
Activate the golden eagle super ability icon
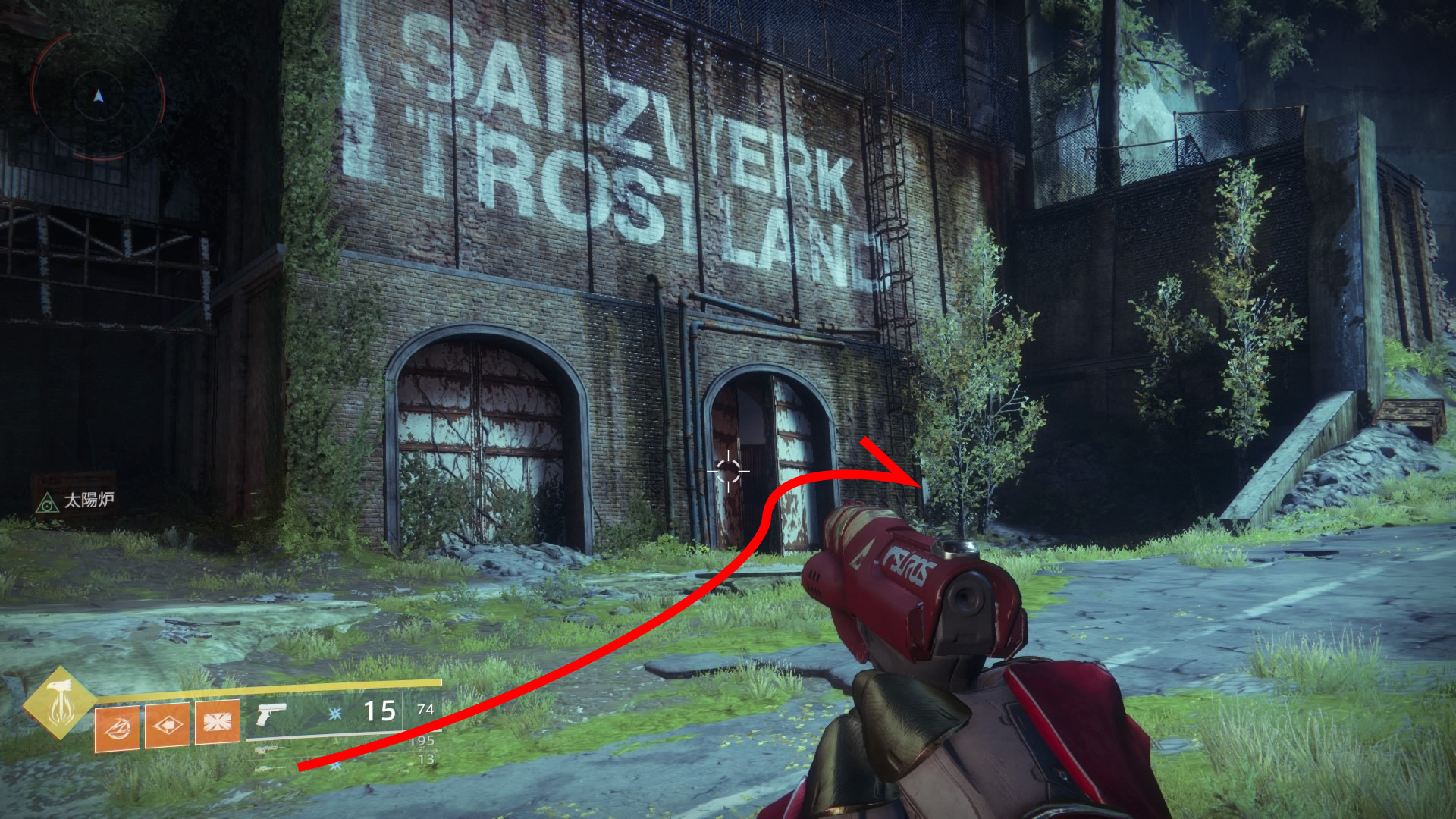pyautogui.click(x=59, y=704)
